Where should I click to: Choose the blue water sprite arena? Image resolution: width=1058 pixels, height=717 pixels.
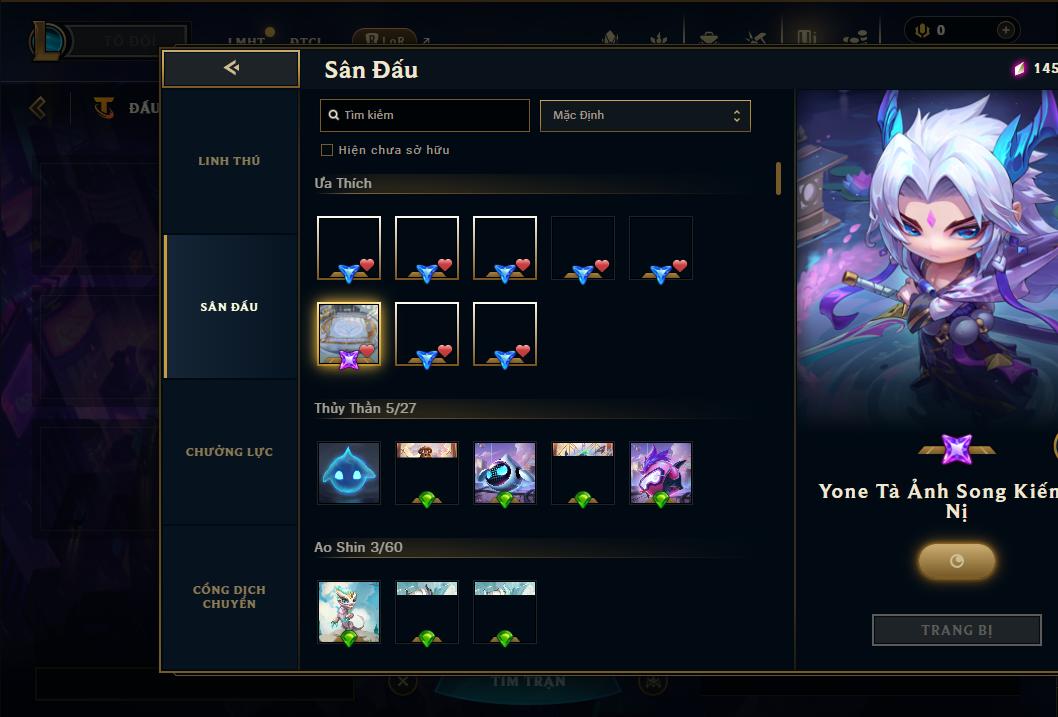click(x=349, y=472)
